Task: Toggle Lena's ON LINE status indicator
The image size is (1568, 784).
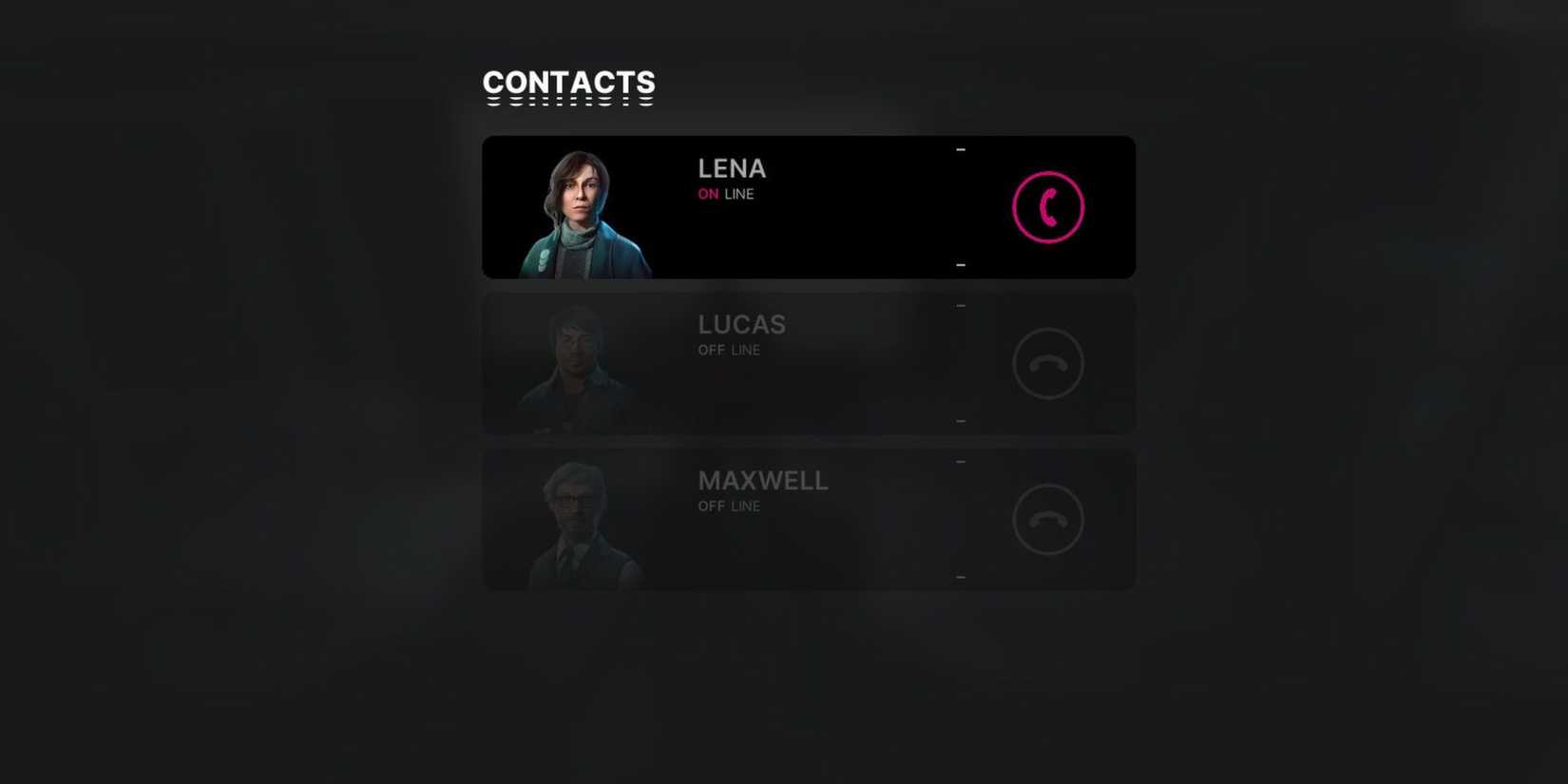Action: pyautogui.click(x=725, y=194)
